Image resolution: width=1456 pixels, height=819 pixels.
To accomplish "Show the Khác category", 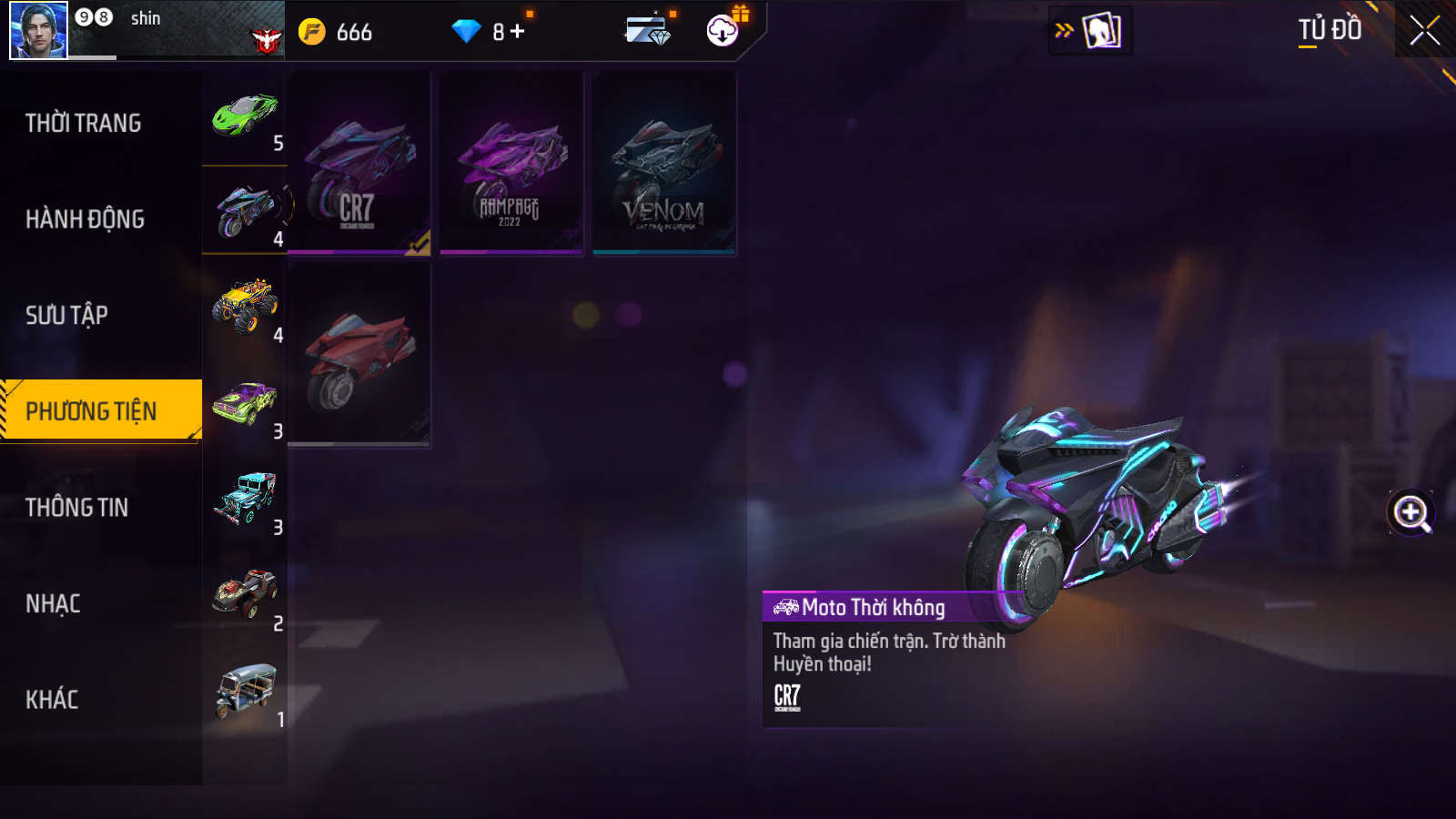I will [52, 699].
